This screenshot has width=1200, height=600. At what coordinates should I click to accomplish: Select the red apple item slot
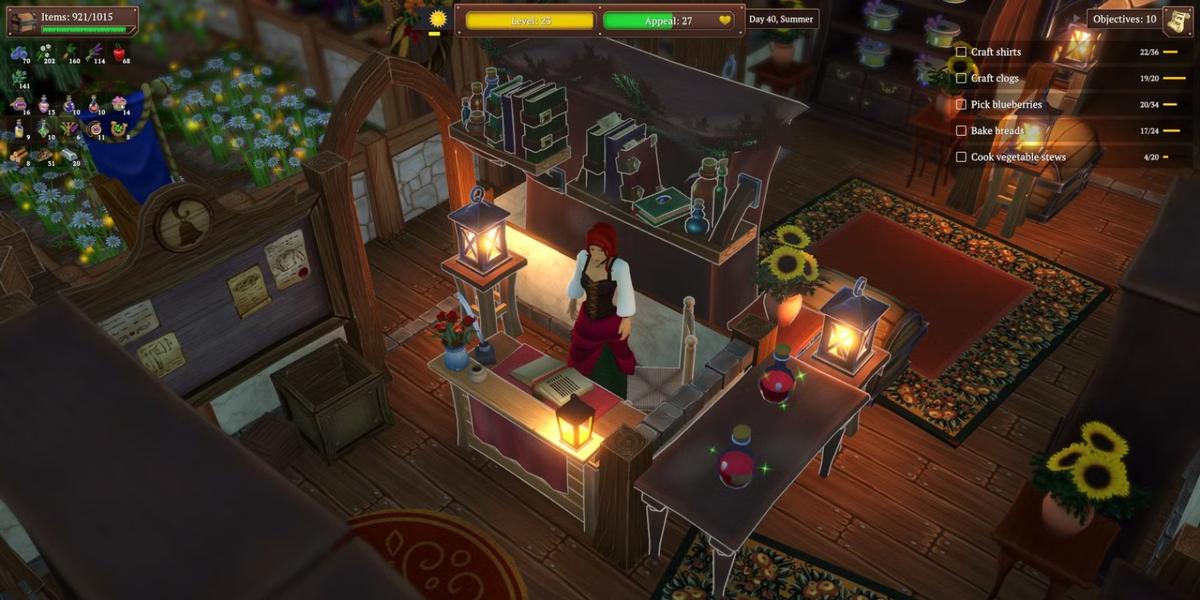tap(119, 53)
